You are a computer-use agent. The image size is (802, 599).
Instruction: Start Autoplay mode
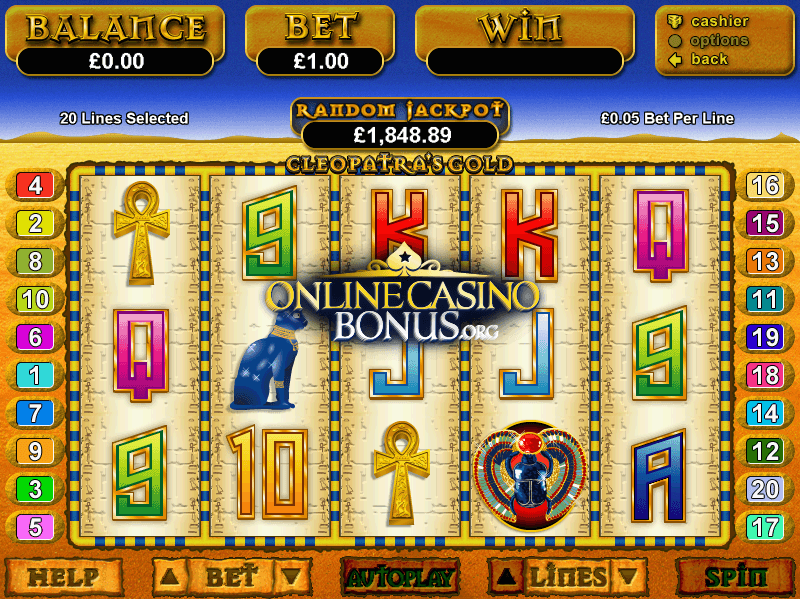(x=400, y=577)
